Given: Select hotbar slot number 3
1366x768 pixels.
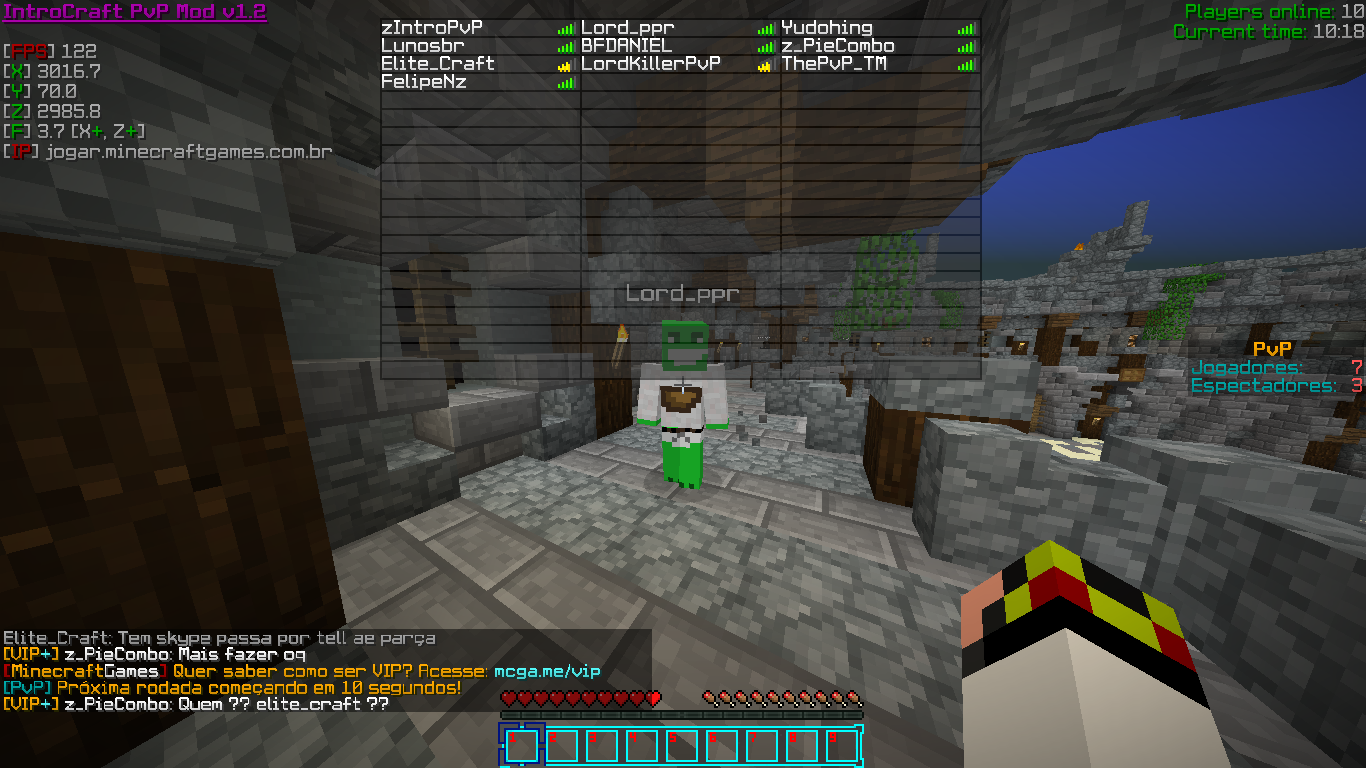Looking at the screenshot, I should pos(602,746).
